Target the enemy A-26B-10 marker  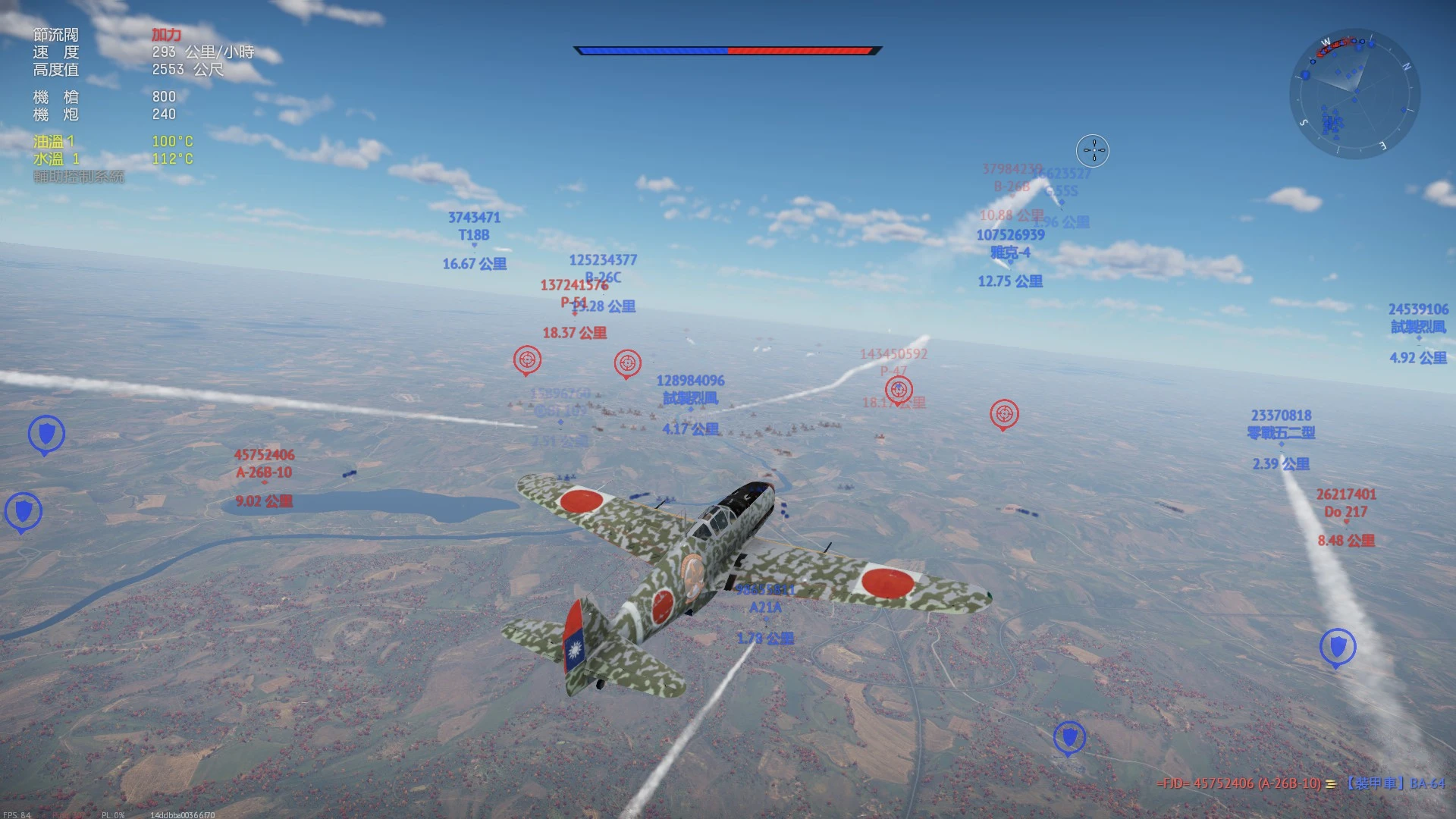click(x=264, y=472)
